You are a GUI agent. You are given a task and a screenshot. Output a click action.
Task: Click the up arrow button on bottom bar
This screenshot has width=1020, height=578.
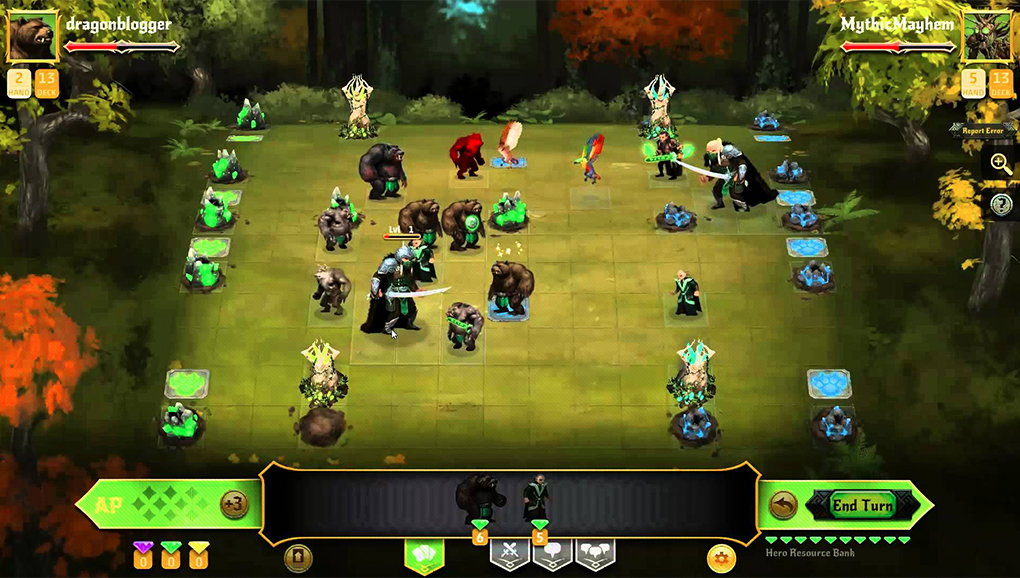(298, 558)
